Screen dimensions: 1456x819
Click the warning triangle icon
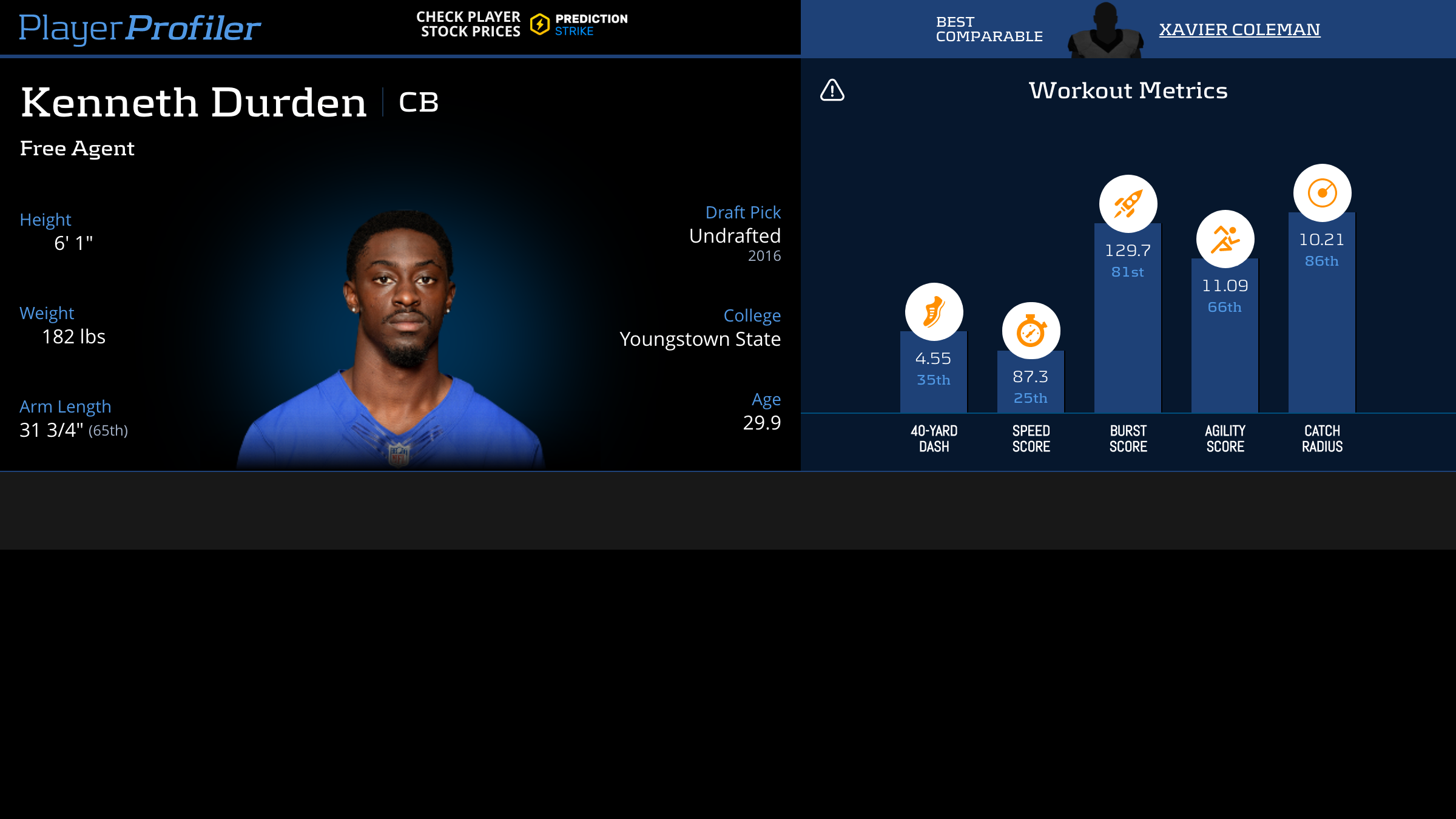coord(832,90)
